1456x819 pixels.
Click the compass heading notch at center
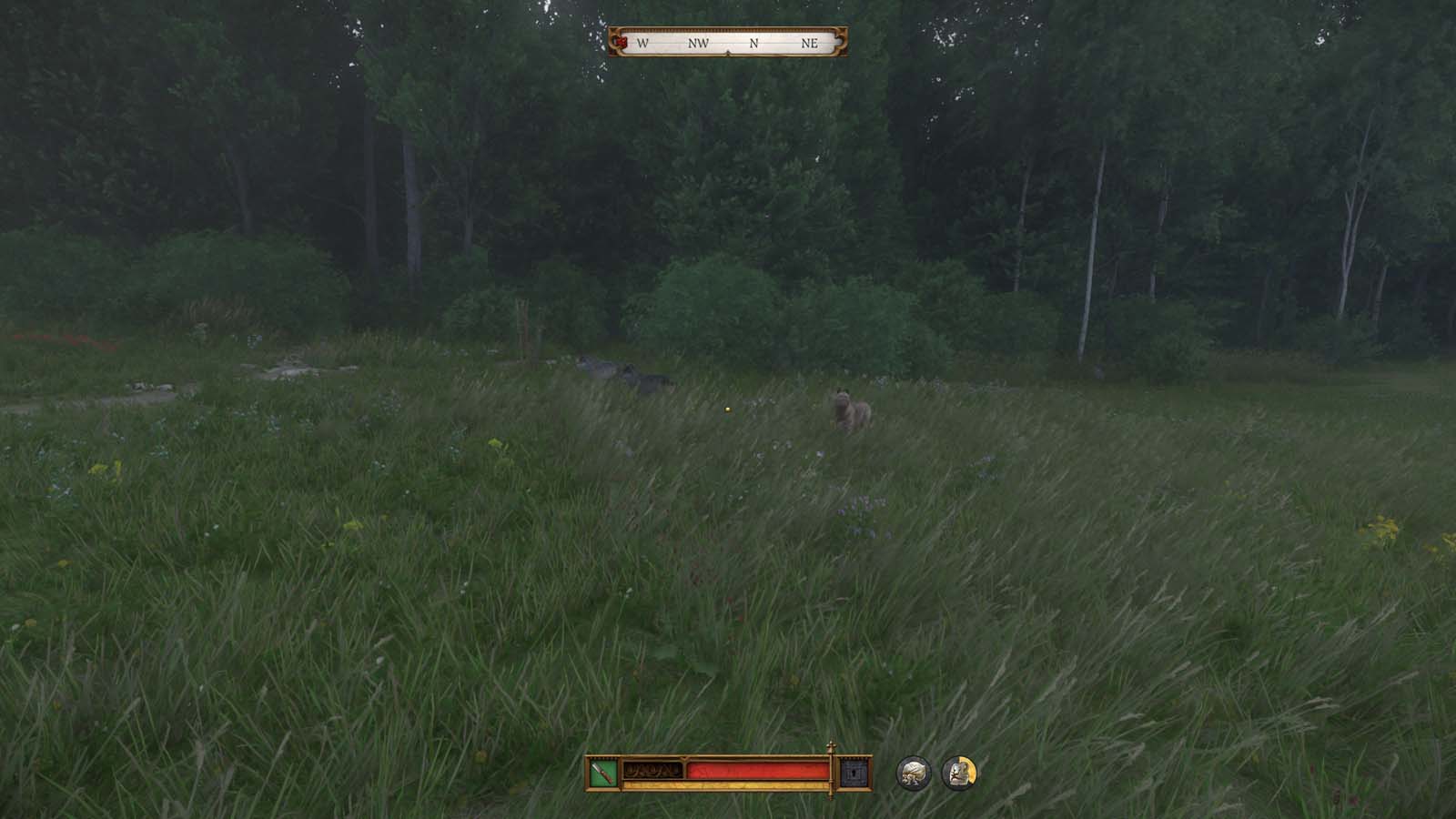728,52
